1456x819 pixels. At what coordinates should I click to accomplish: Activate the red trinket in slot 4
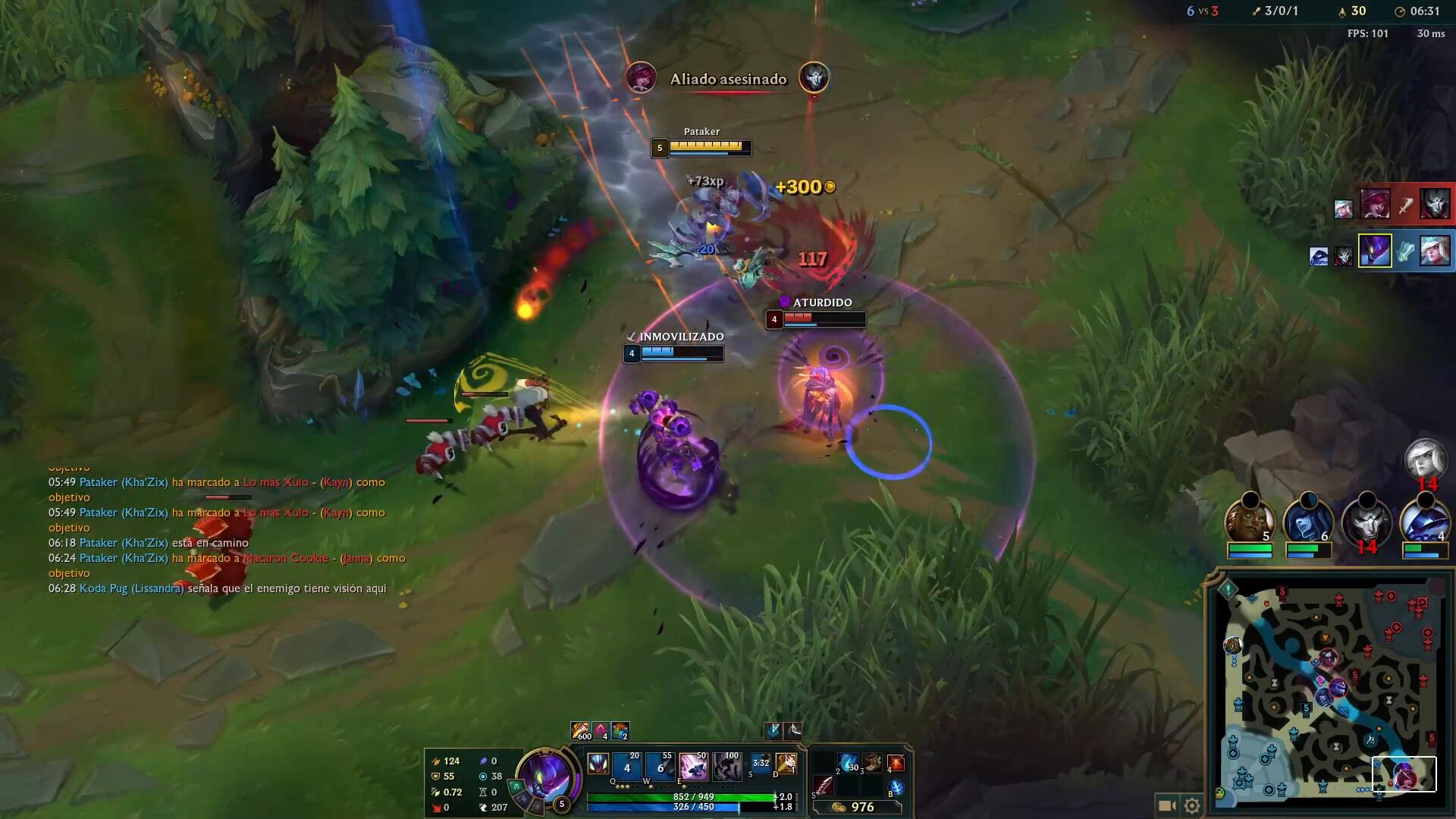(x=896, y=763)
